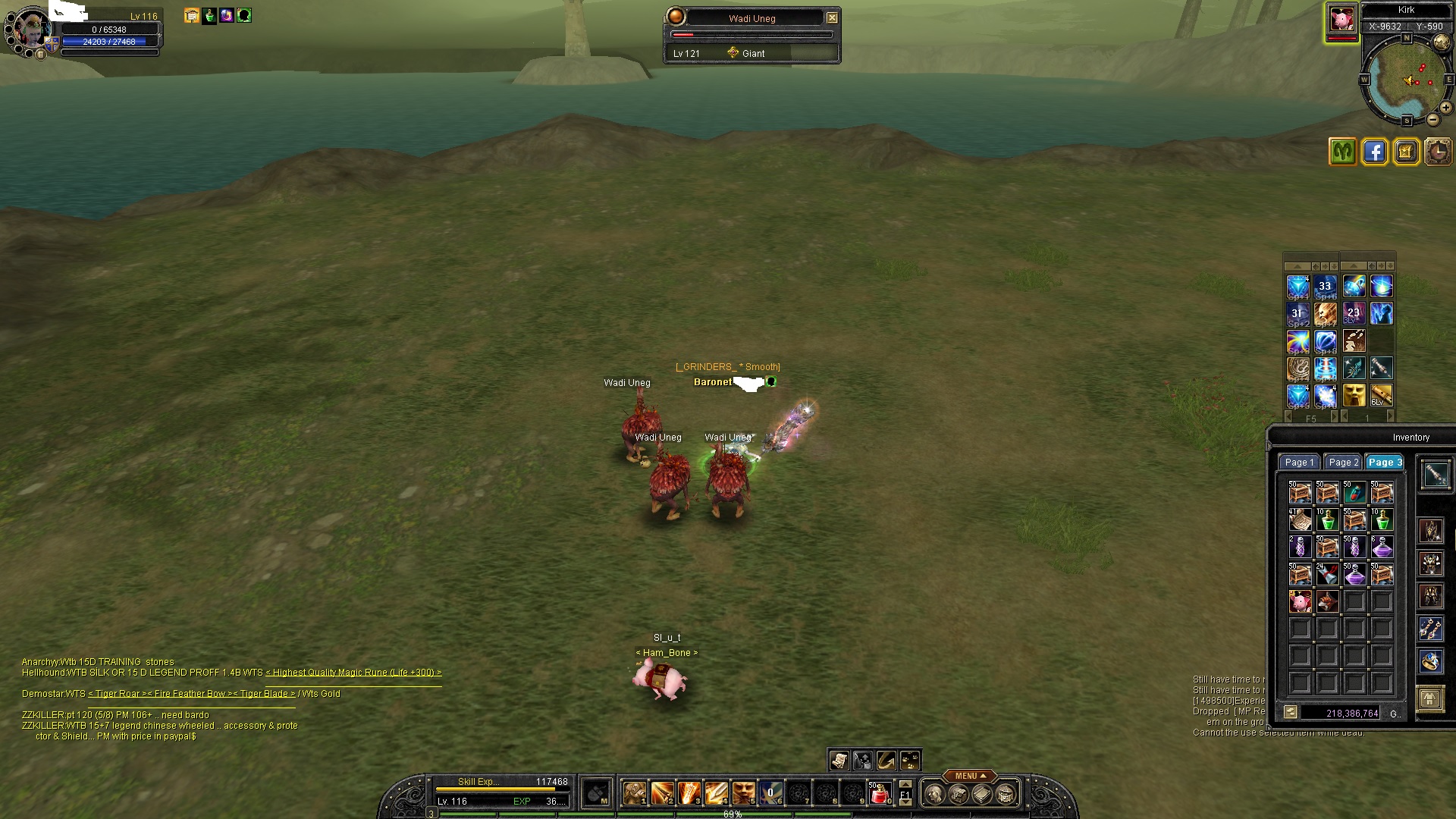
Task: Click the Highest Quality Magic Rune chat link
Action: [x=353, y=673]
